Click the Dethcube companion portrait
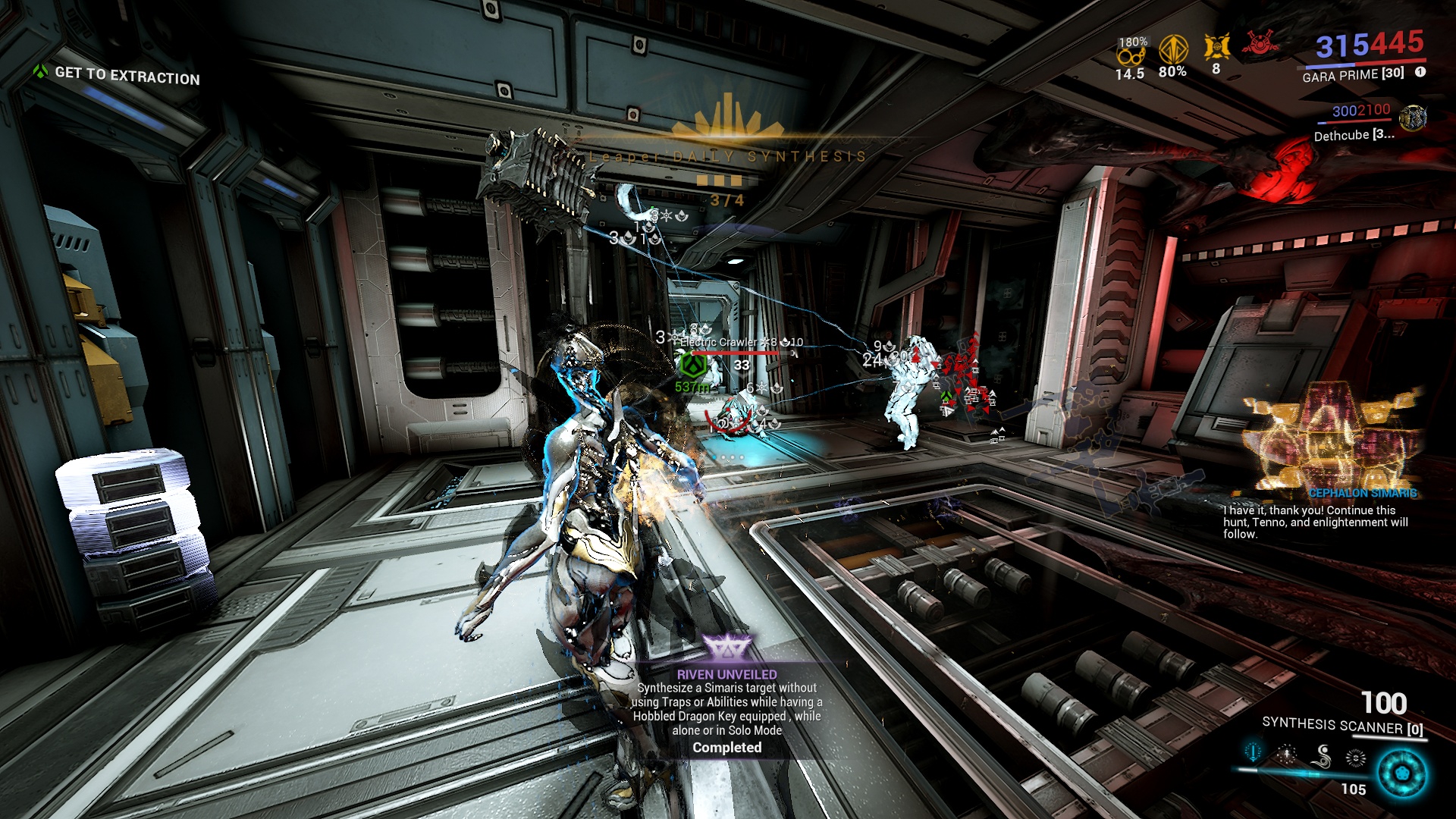The image size is (1456, 819). click(x=1412, y=118)
